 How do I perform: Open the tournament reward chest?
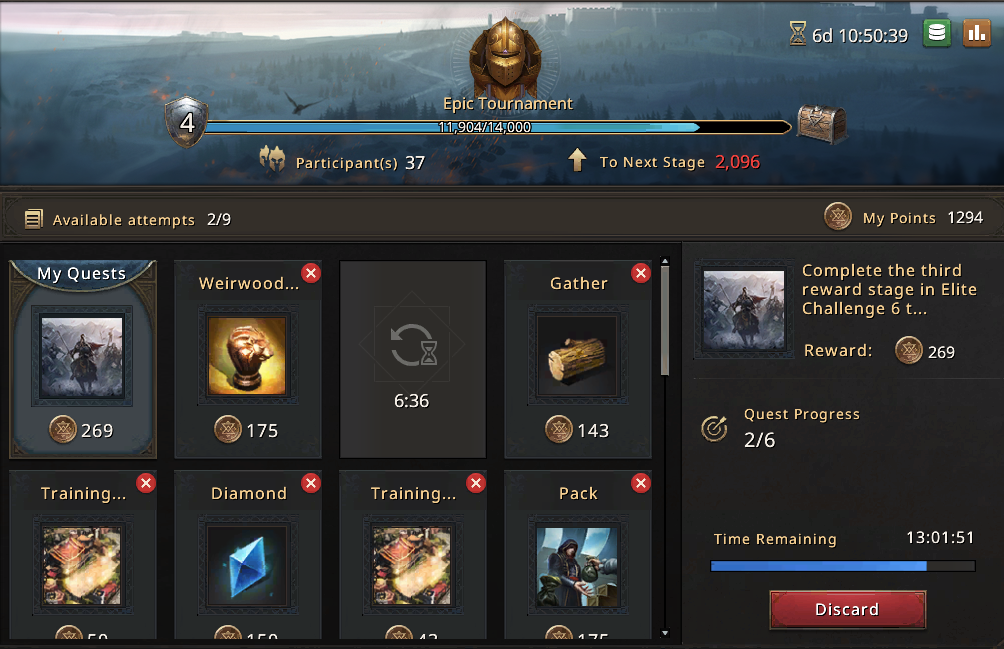click(821, 125)
